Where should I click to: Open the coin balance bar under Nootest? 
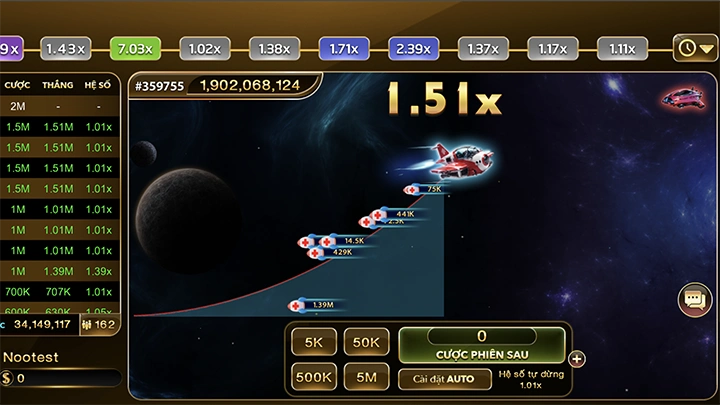tap(62, 379)
